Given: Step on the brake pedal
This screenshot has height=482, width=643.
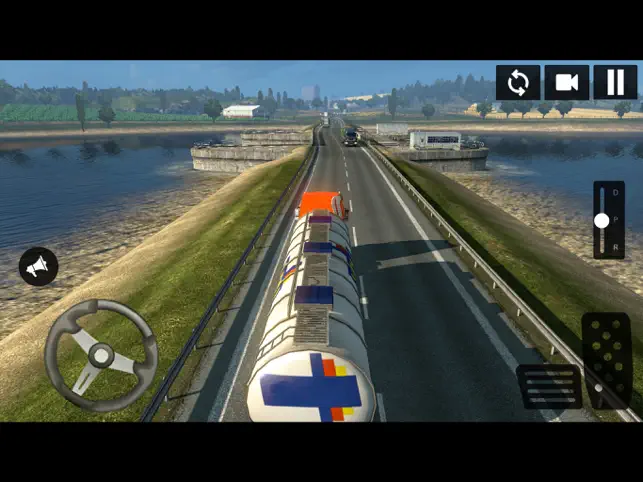Looking at the screenshot, I should pyautogui.click(x=549, y=386).
